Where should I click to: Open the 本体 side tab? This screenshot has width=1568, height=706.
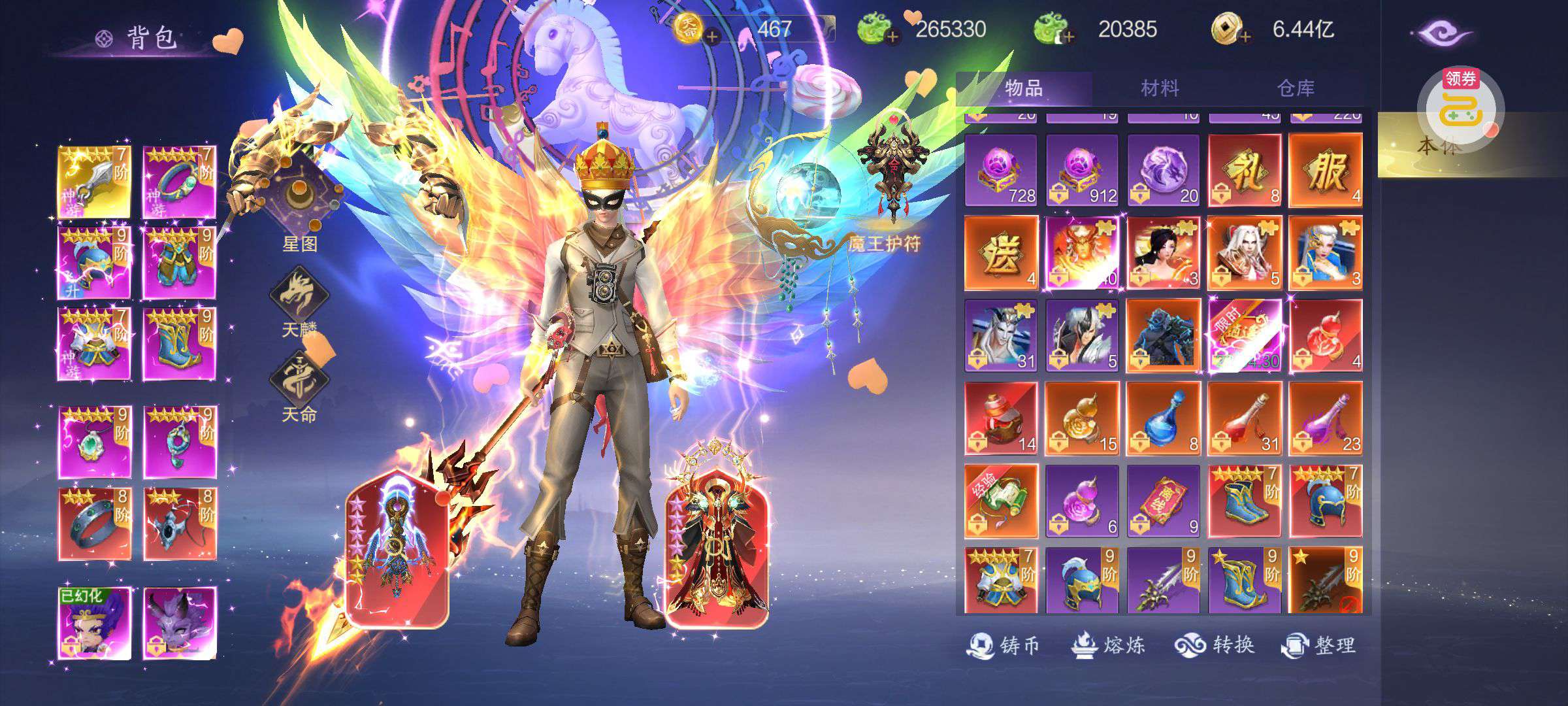pos(1437,146)
